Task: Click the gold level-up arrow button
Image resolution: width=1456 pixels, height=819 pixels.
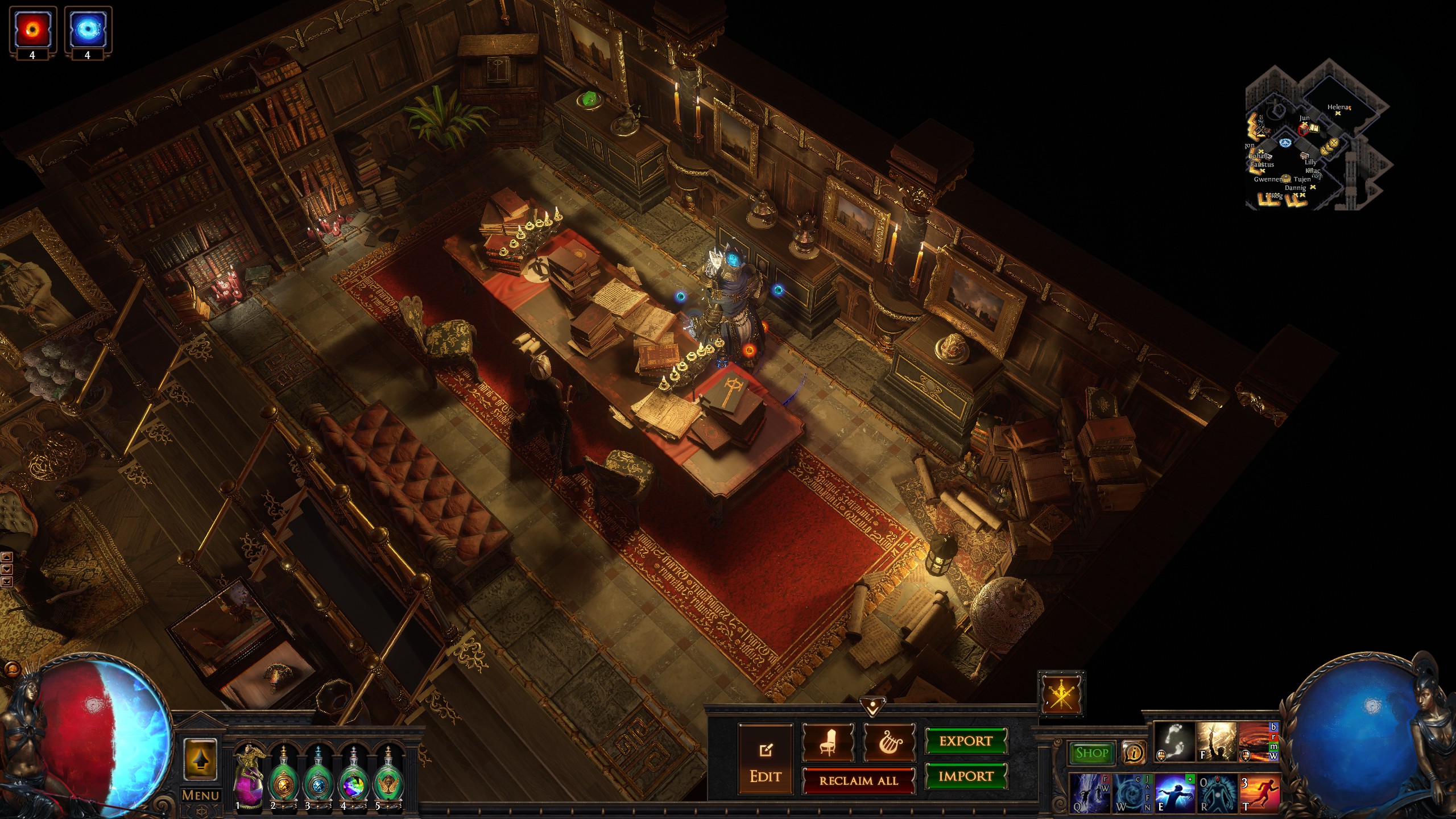Action: 200,759
